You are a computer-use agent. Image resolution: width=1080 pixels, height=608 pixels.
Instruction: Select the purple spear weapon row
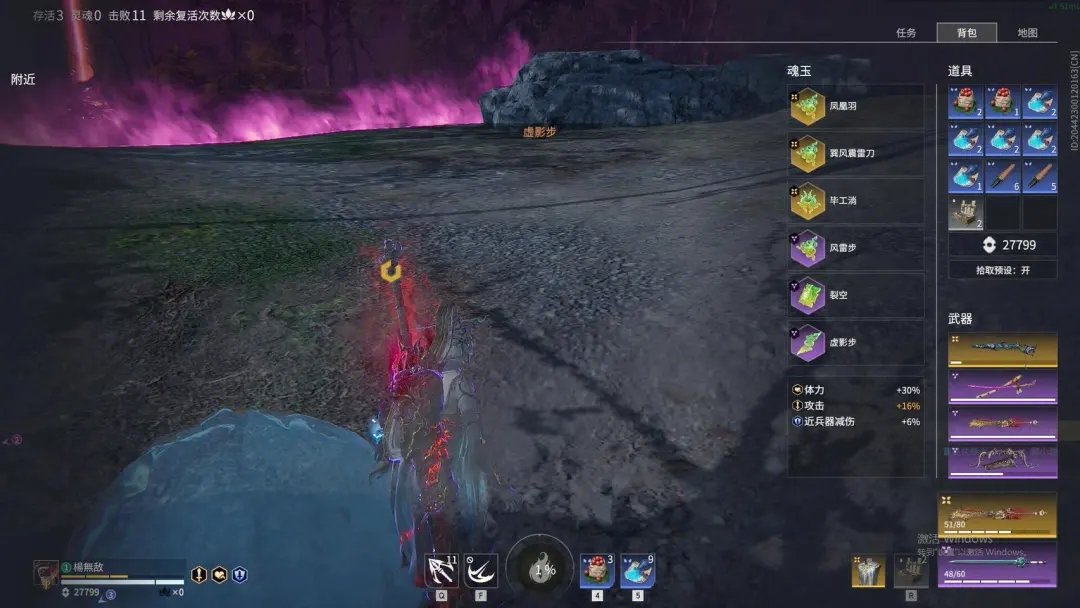1002,423
